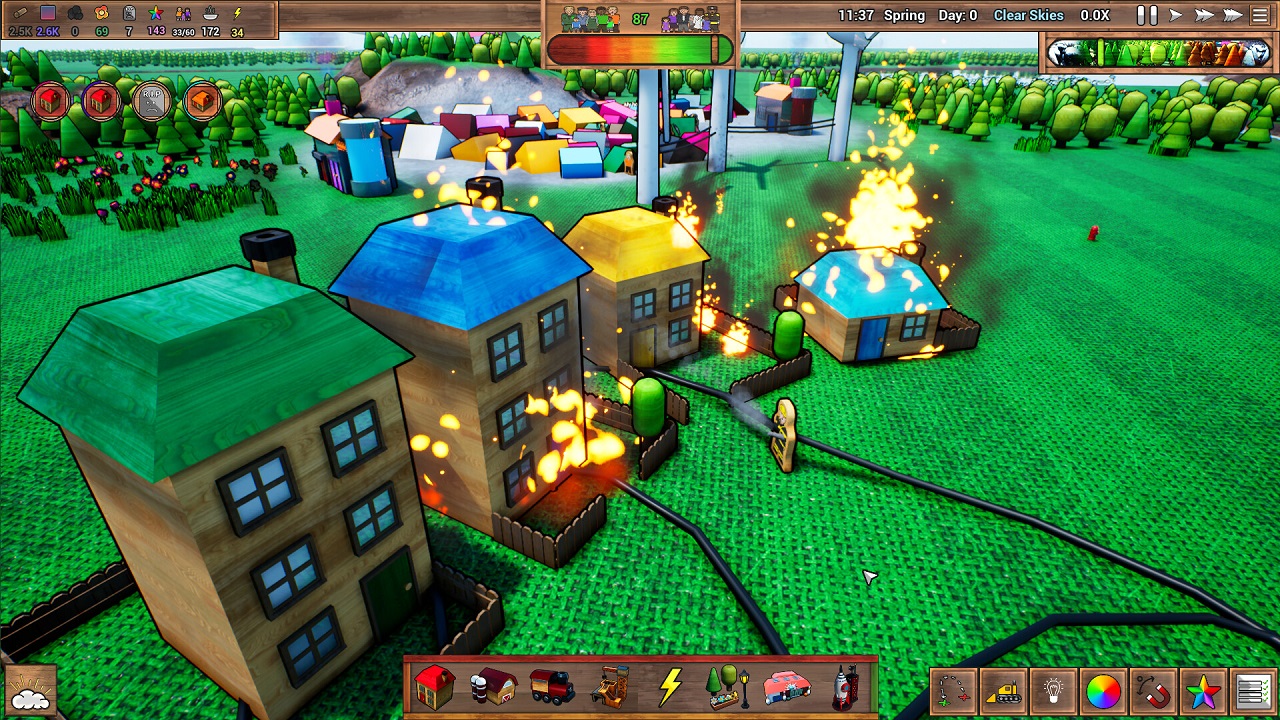Image resolution: width=1280 pixels, height=720 pixels.
Task: Choose the crane industry build category
Action: (611, 687)
